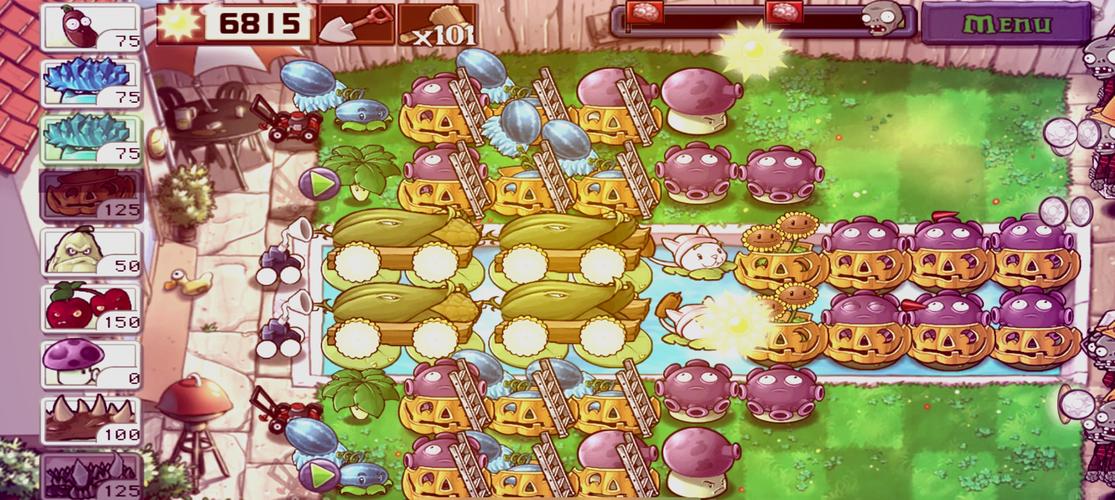The width and height of the screenshot is (1115, 500).
Task: Pick up the shovel tool
Action: pyautogui.click(x=355, y=23)
